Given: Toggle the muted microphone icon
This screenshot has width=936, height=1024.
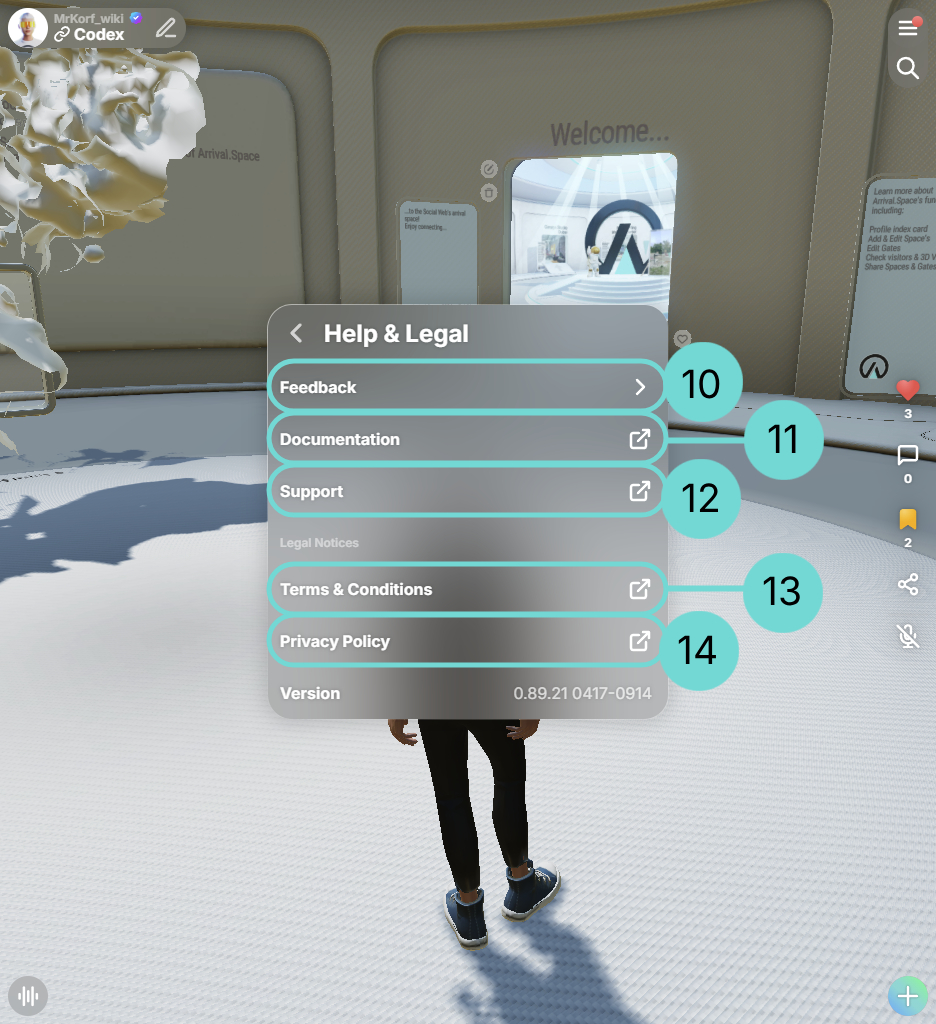Looking at the screenshot, I should (908, 635).
